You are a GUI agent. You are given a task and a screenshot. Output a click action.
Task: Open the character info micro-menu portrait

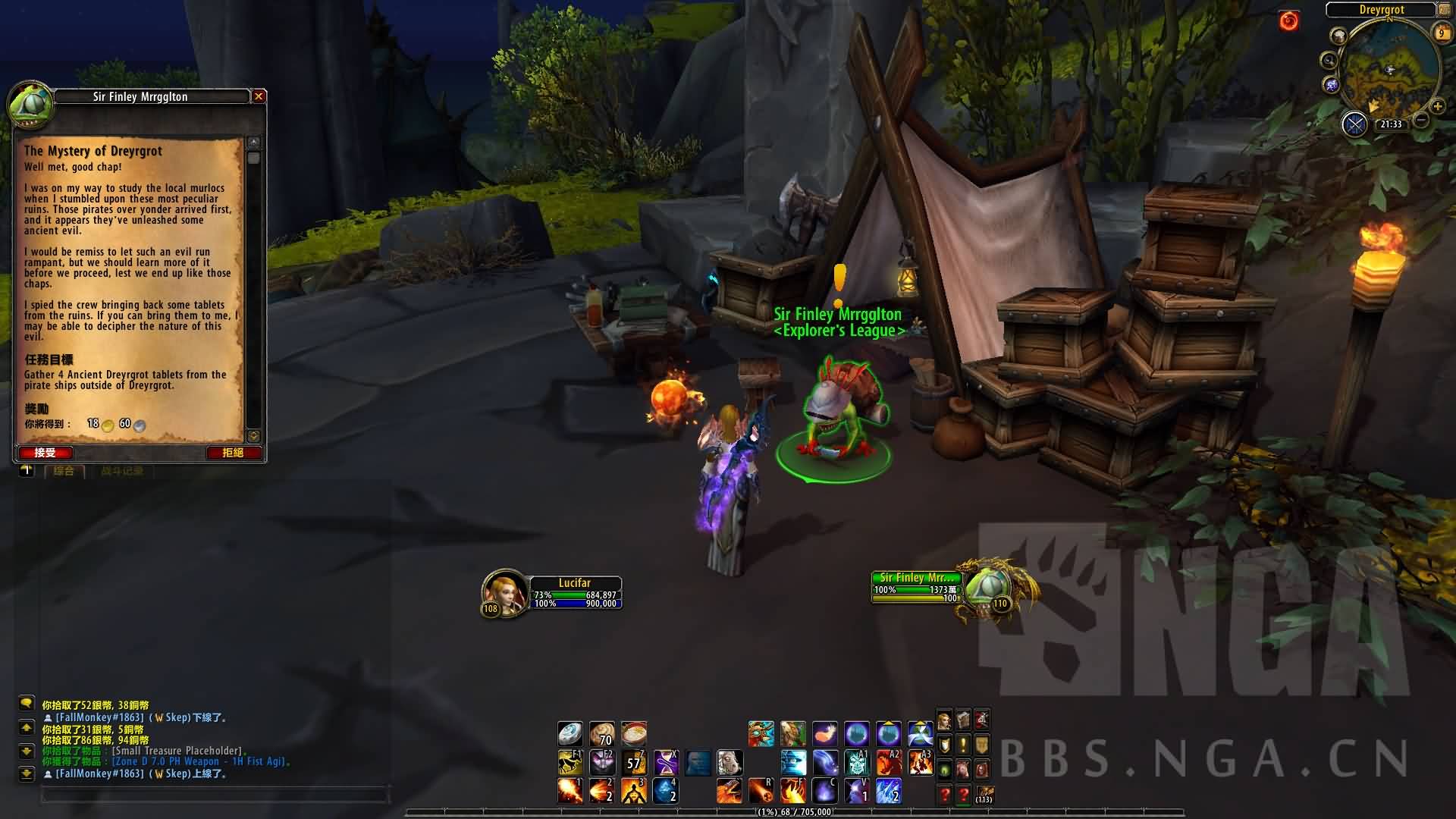click(945, 720)
